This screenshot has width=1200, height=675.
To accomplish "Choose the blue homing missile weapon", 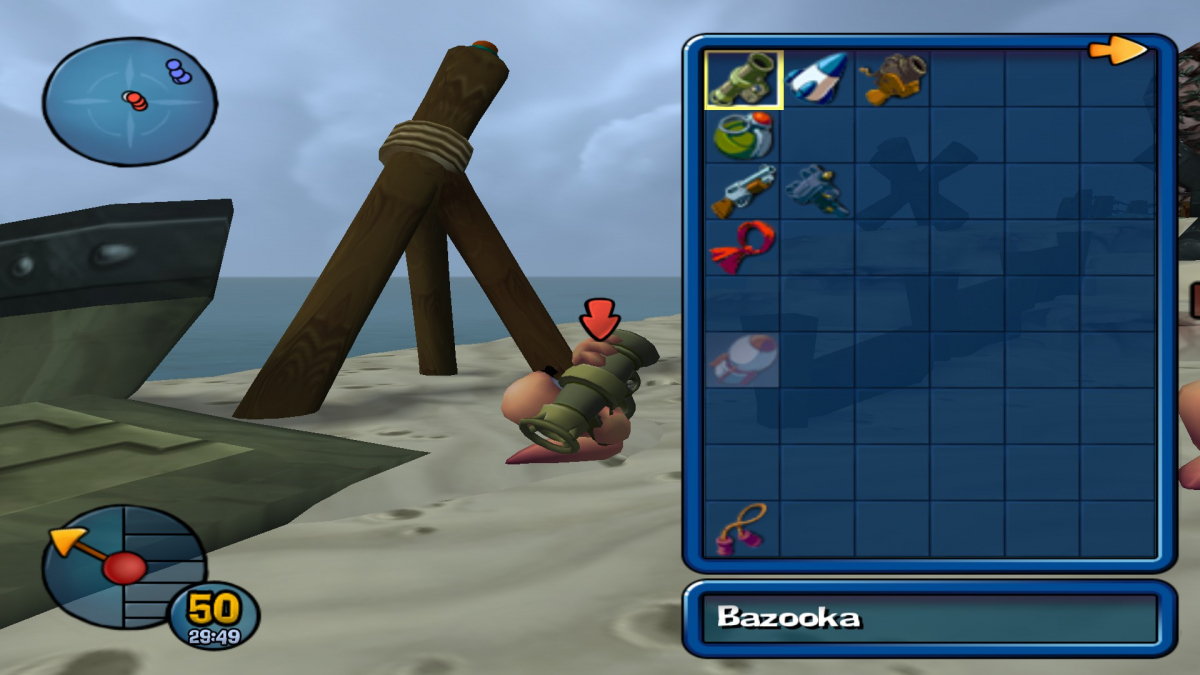I will coord(817,79).
